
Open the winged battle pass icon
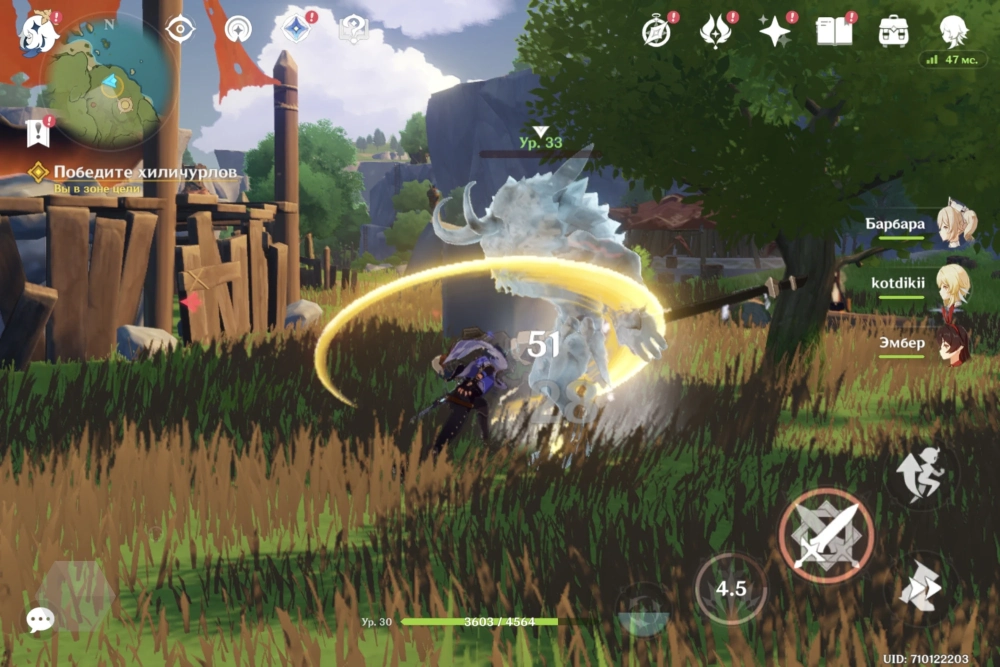click(715, 31)
